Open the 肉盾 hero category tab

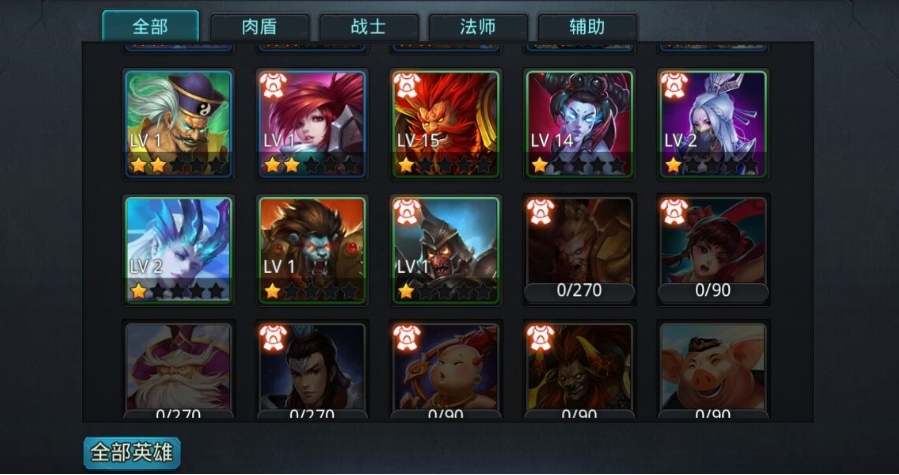259,27
